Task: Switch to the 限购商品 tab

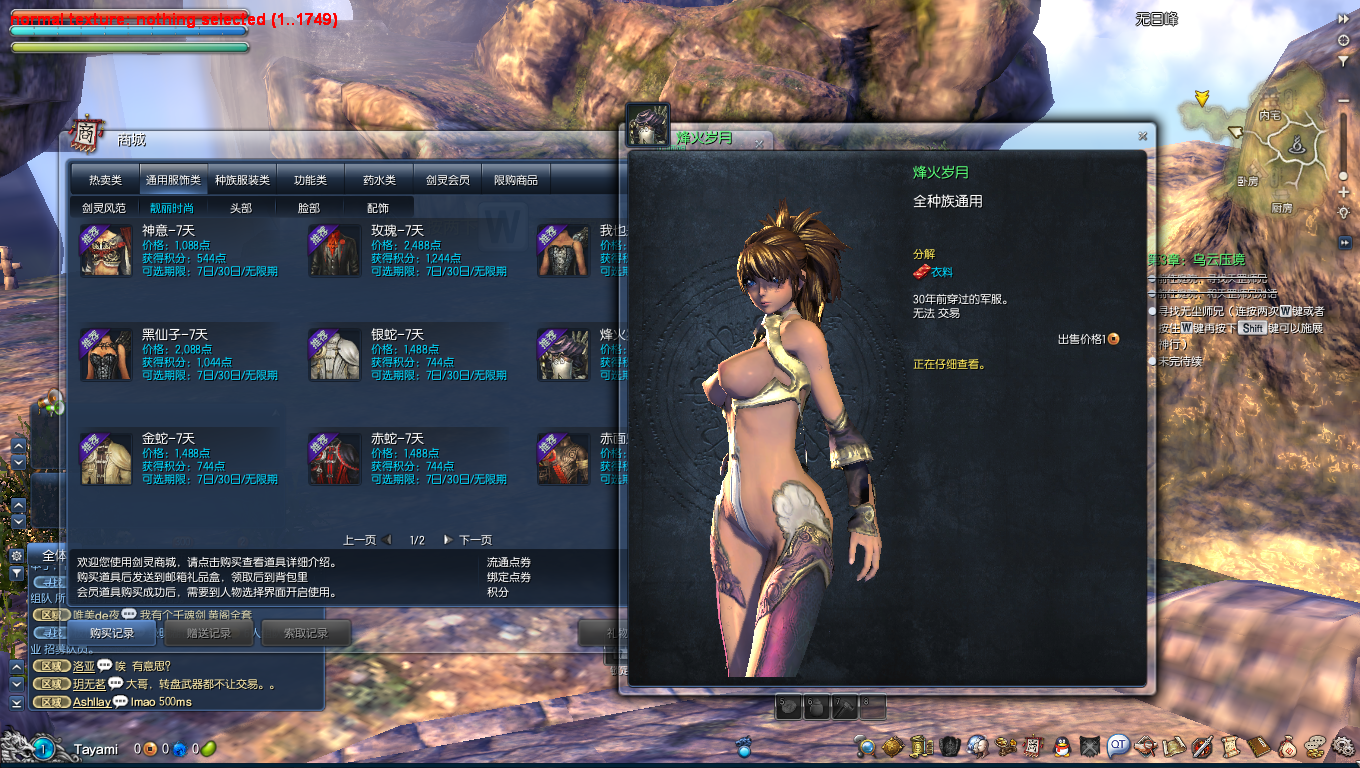Action: click(516, 180)
